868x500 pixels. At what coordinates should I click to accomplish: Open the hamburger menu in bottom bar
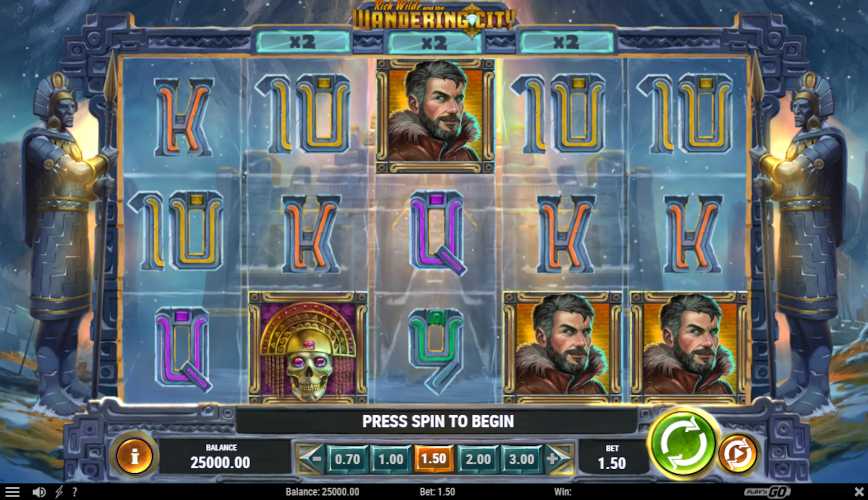[13, 492]
